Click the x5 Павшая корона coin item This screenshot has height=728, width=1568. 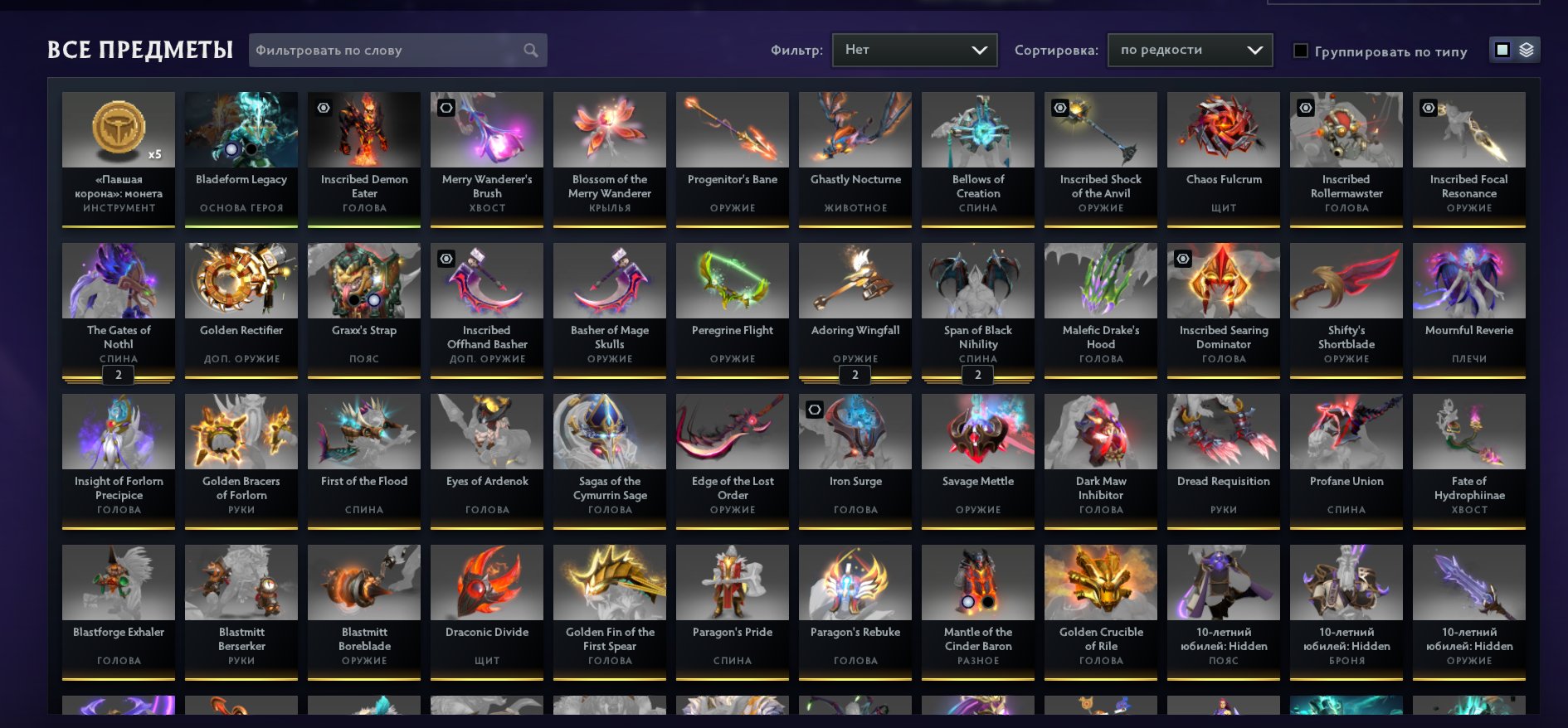coord(118,129)
